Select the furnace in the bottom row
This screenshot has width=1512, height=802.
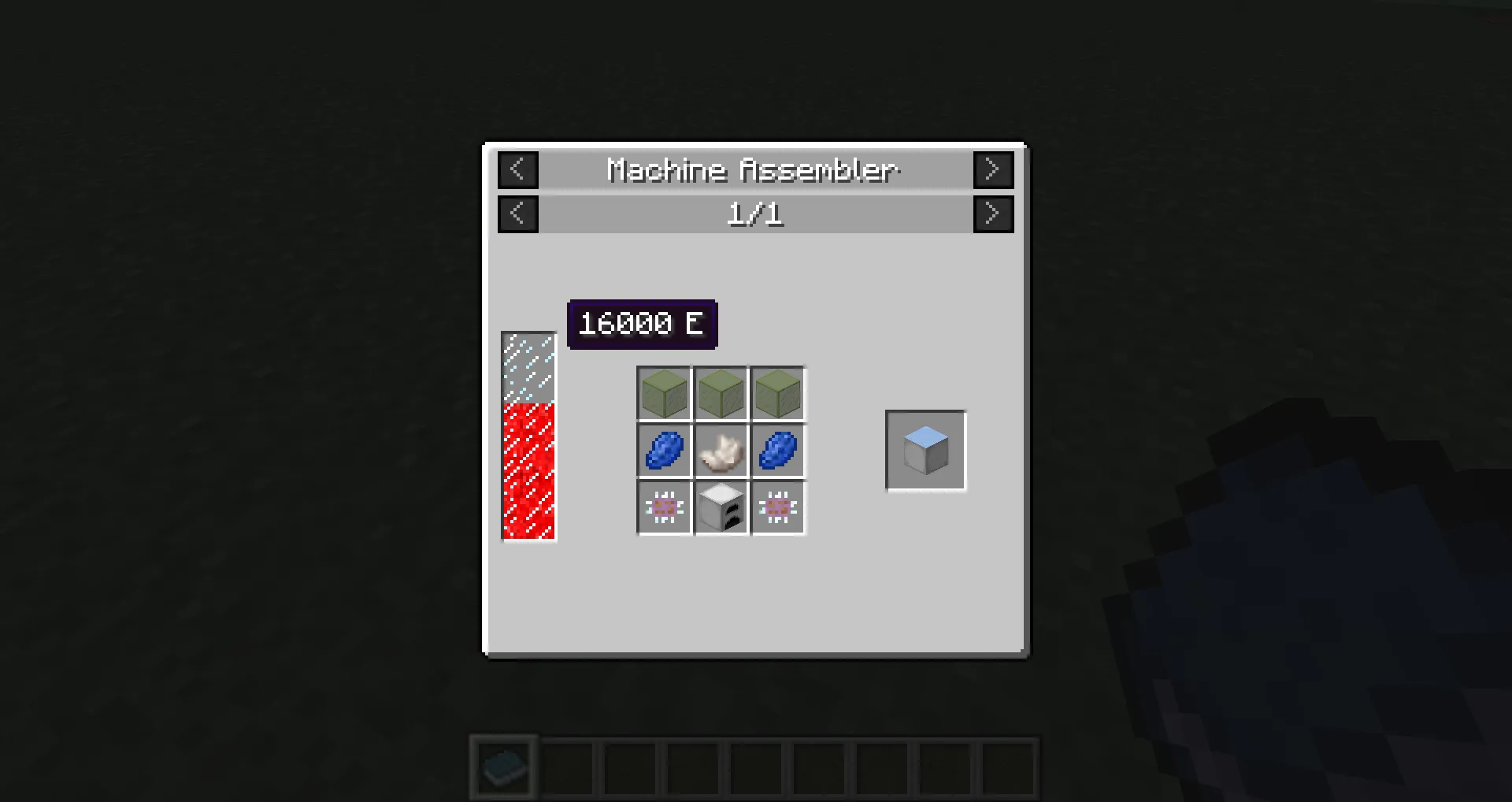click(721, 507)
